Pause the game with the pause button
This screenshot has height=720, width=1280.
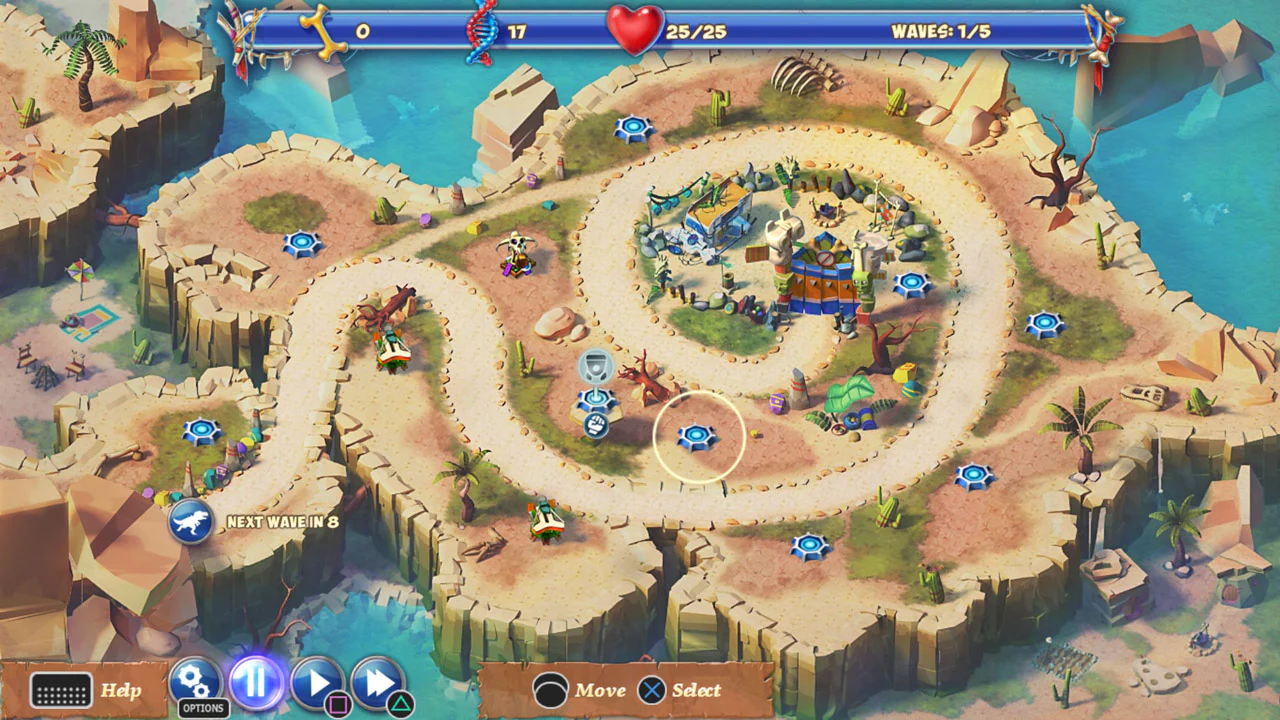(257, 684)
